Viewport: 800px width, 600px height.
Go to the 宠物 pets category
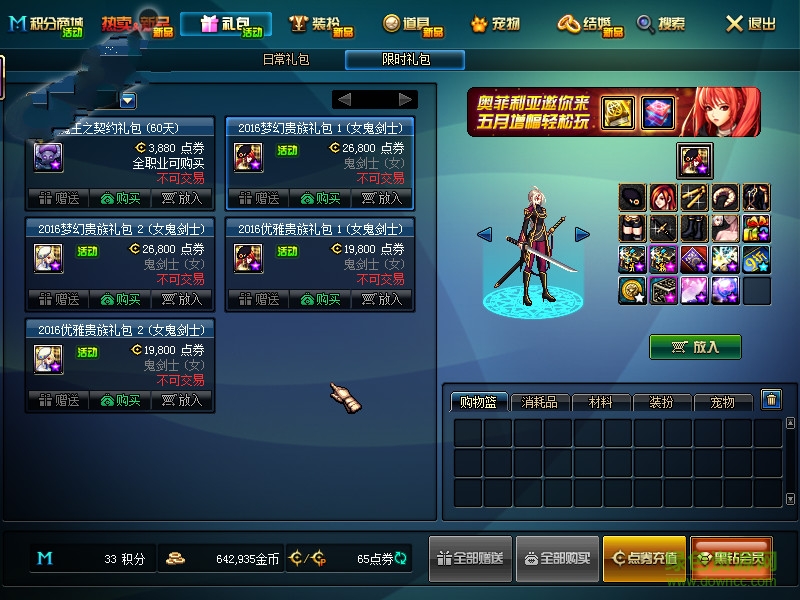495,24
